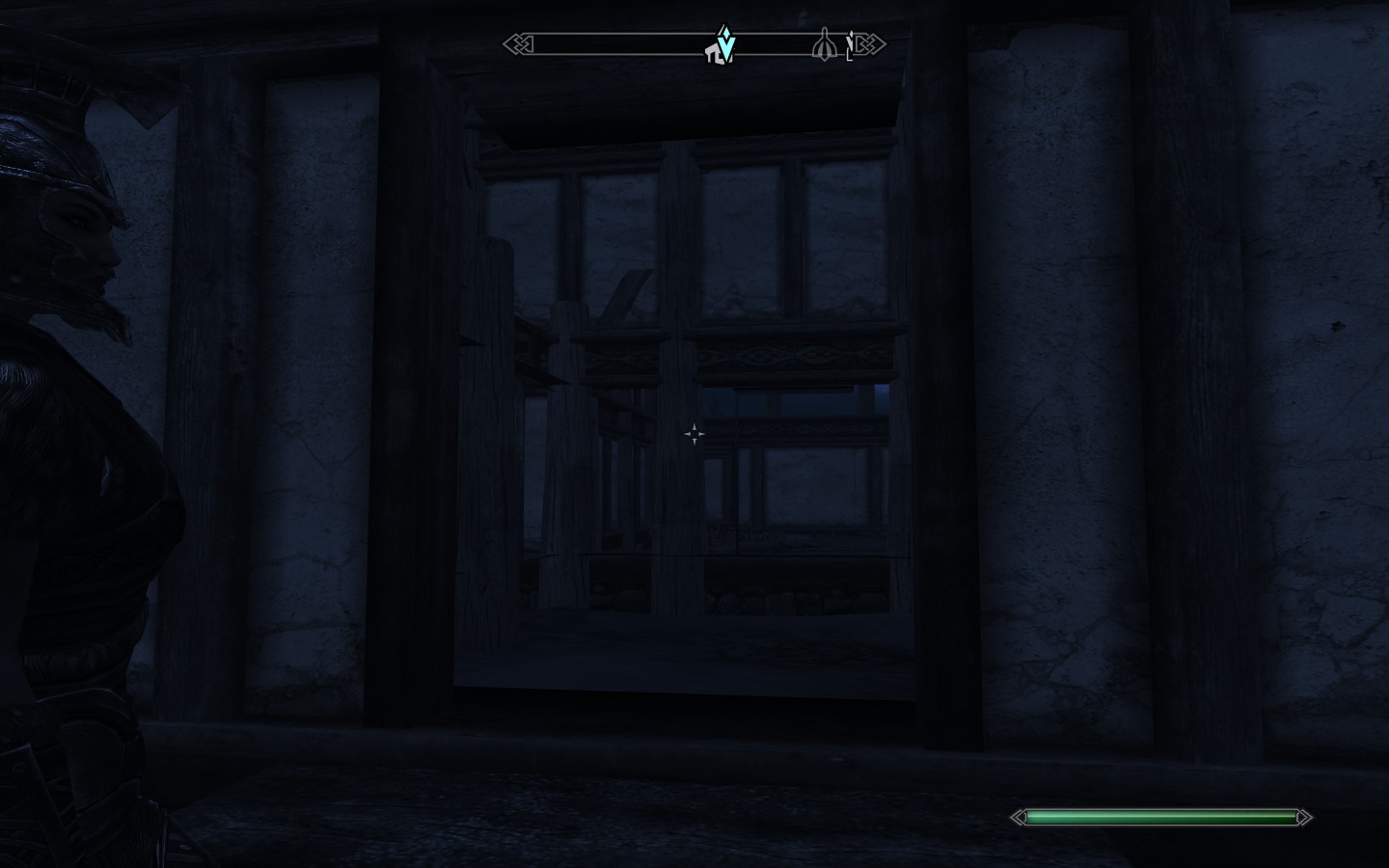Click the cyan quest objective marker on compass

point(726,45)
